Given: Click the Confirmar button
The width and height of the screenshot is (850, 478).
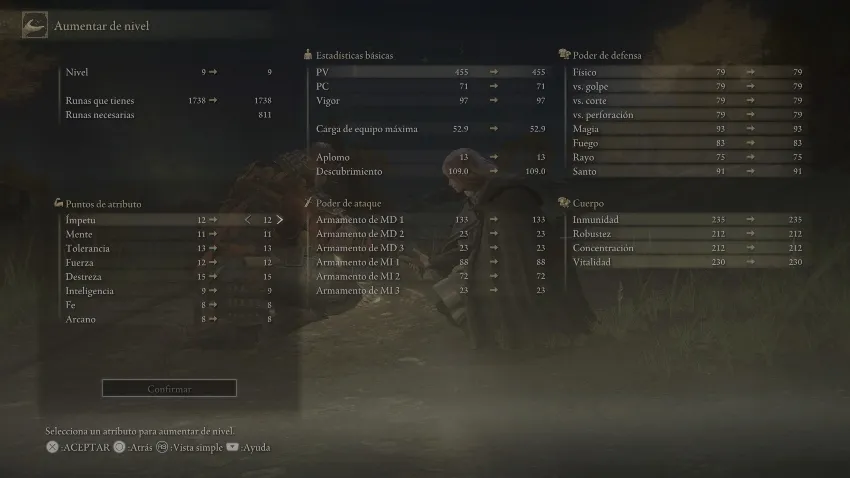Looking at the screenshot, I should (169, 388).
